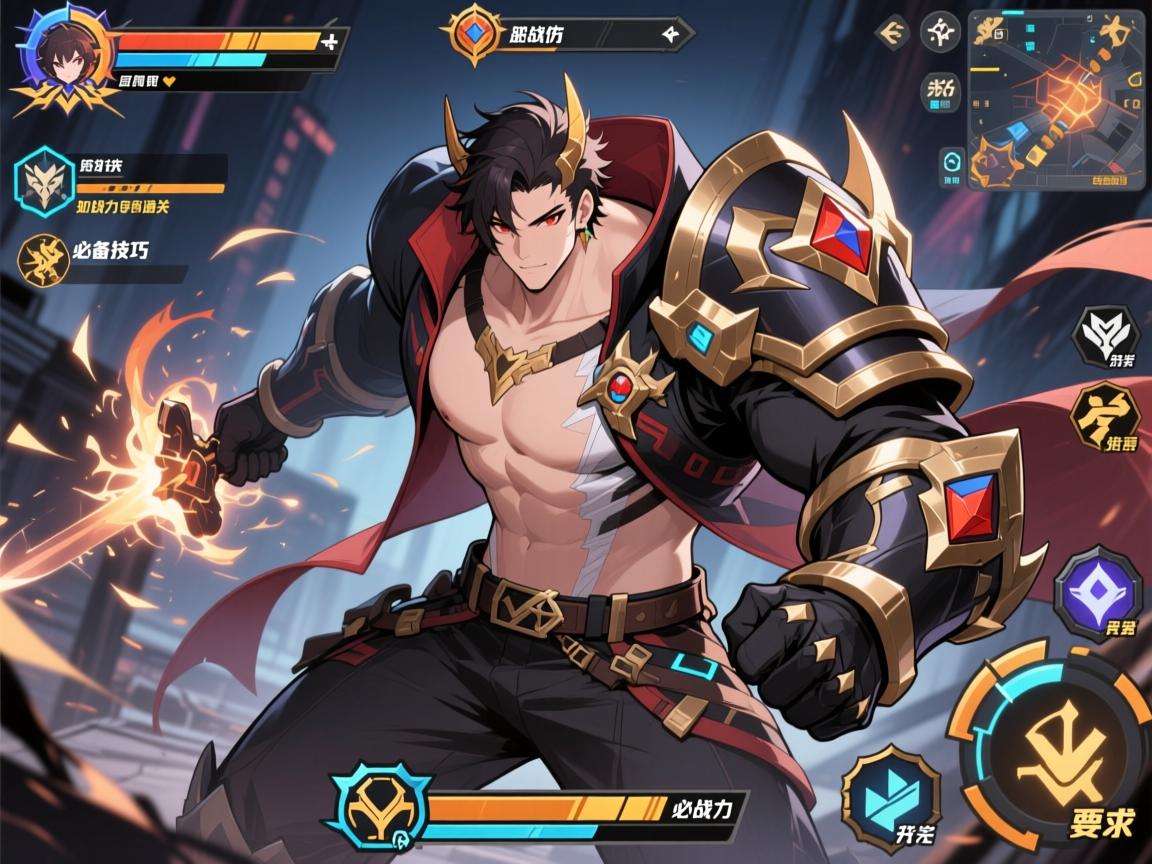Image resolution: width=1152 pixels, height=864 pixels.
Task: Click the plus button beside the health bar
Action: [330, 41]
